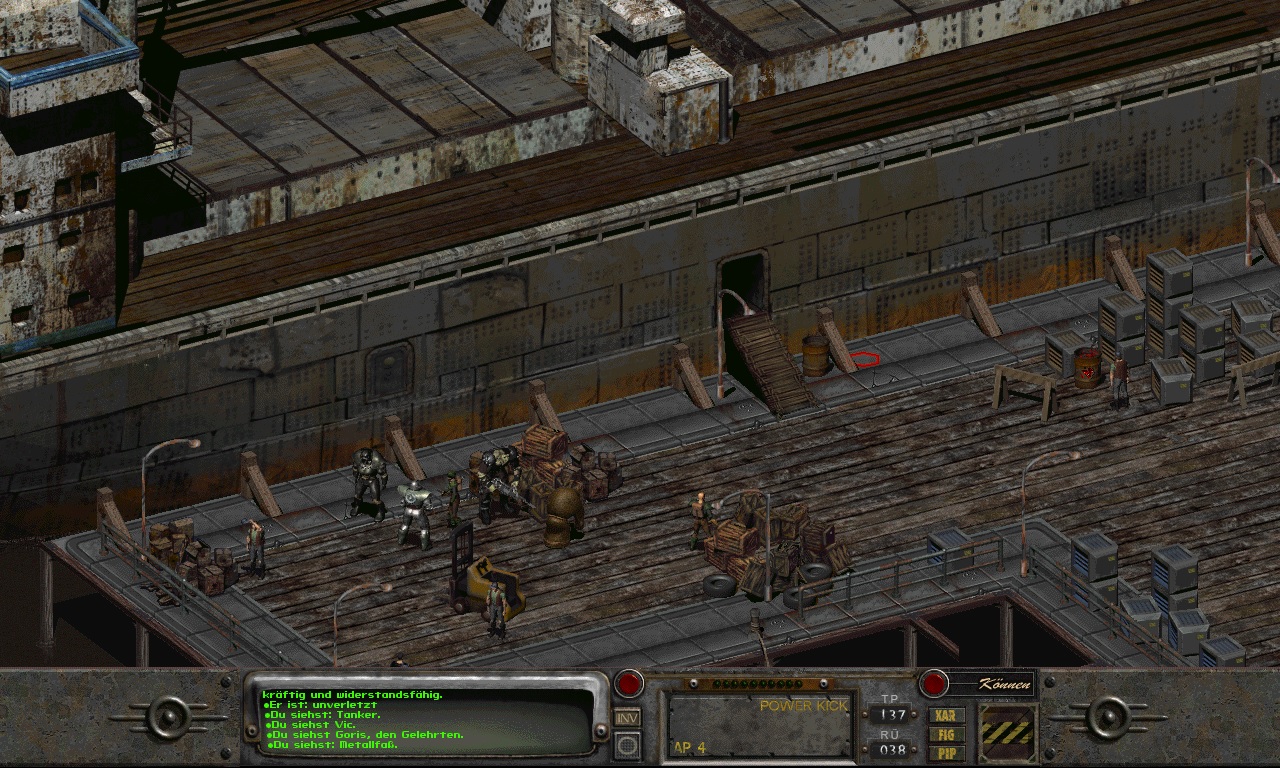The width and height of the screenshot is (1280, 768).
Task: Click the grid options icon below INV
Action: (x=627, y=746)
